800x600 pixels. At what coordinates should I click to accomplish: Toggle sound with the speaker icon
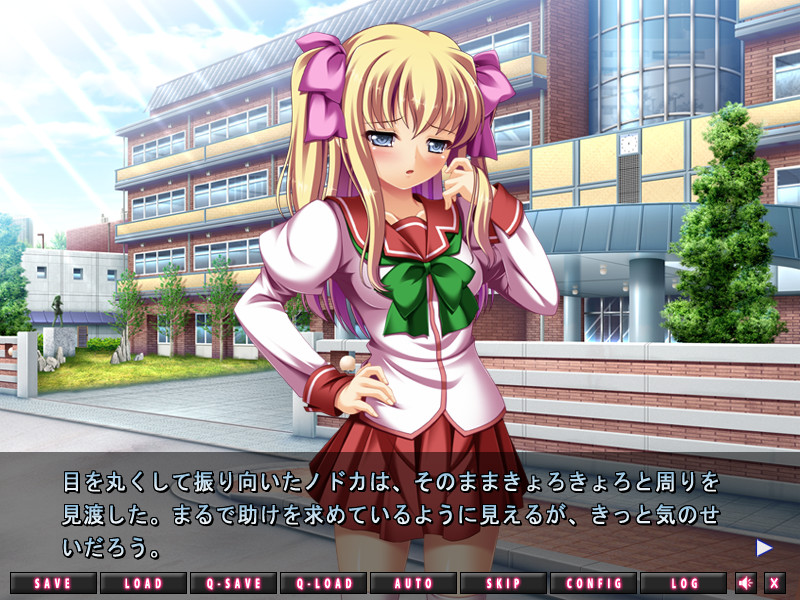point(746,582)
